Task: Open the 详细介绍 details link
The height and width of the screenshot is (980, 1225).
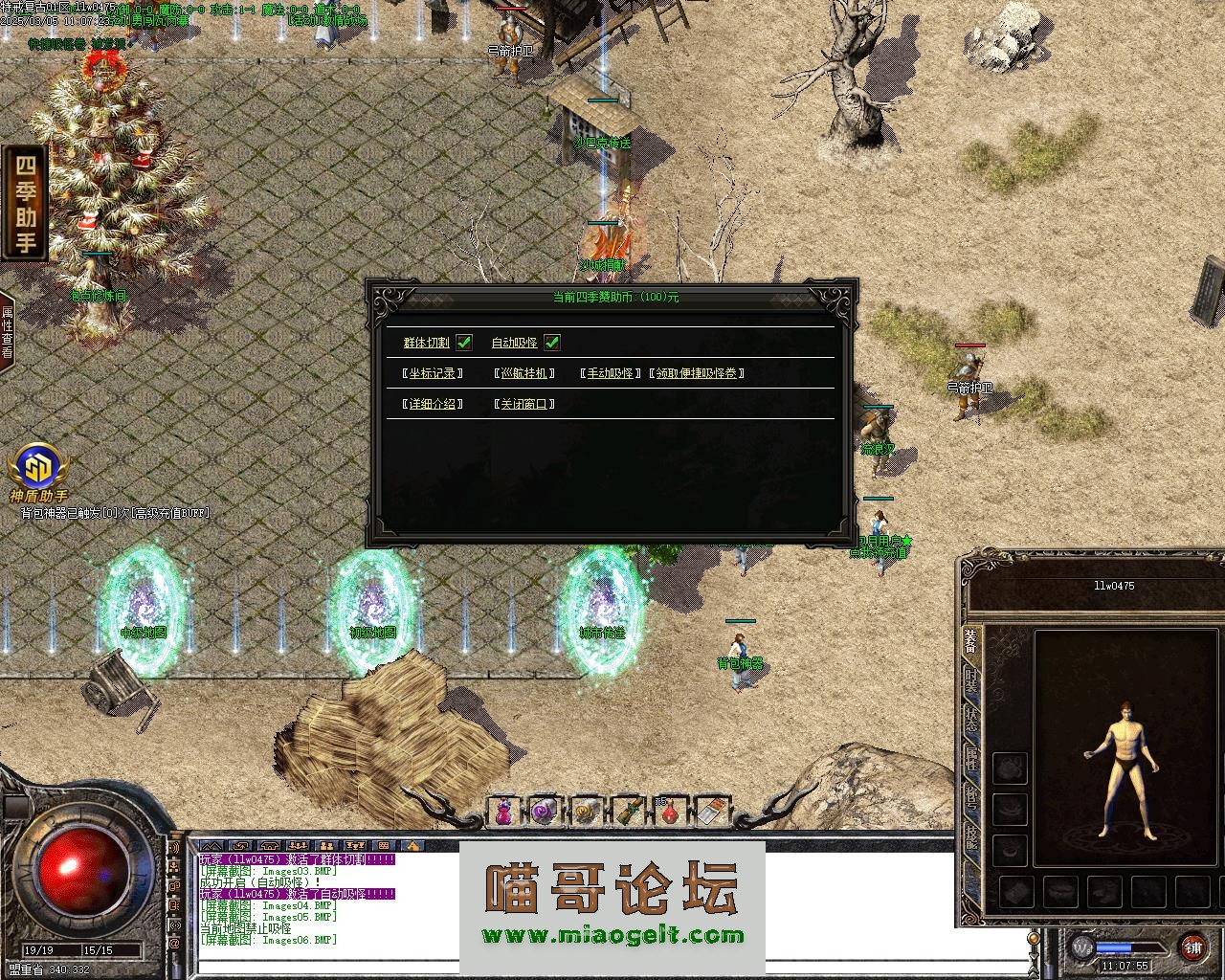Action: [x=433, y=404]
